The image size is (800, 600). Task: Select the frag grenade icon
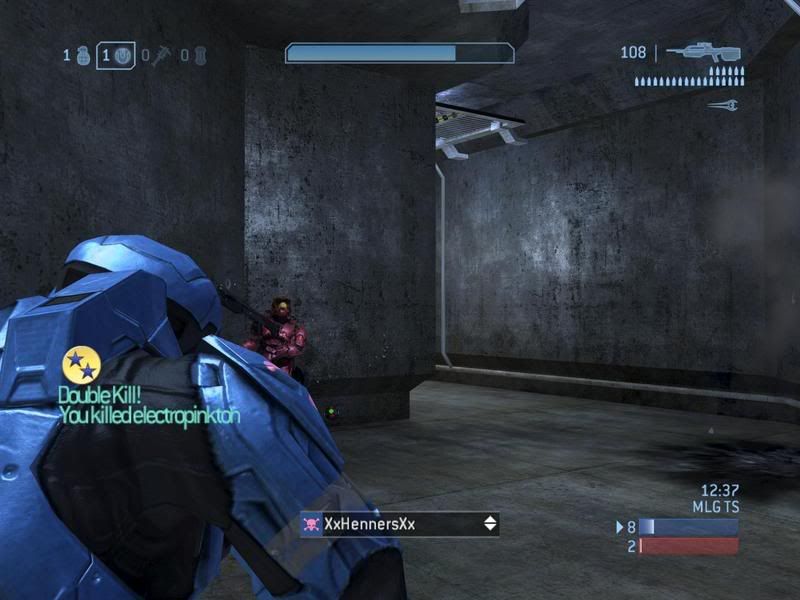(83, 55)
